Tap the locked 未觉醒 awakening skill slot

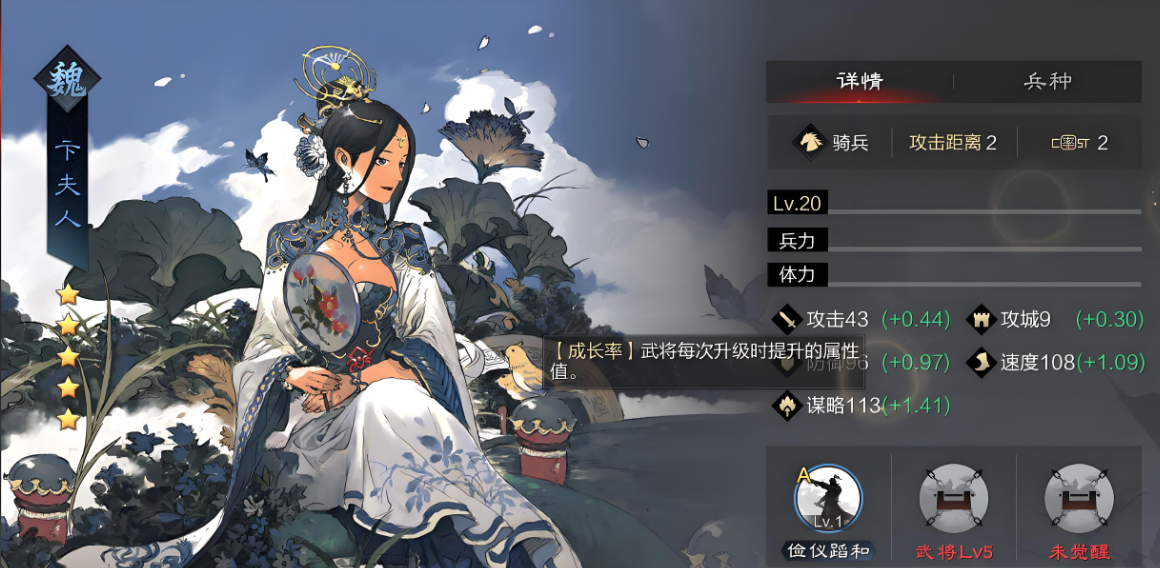click(1078, 496)
